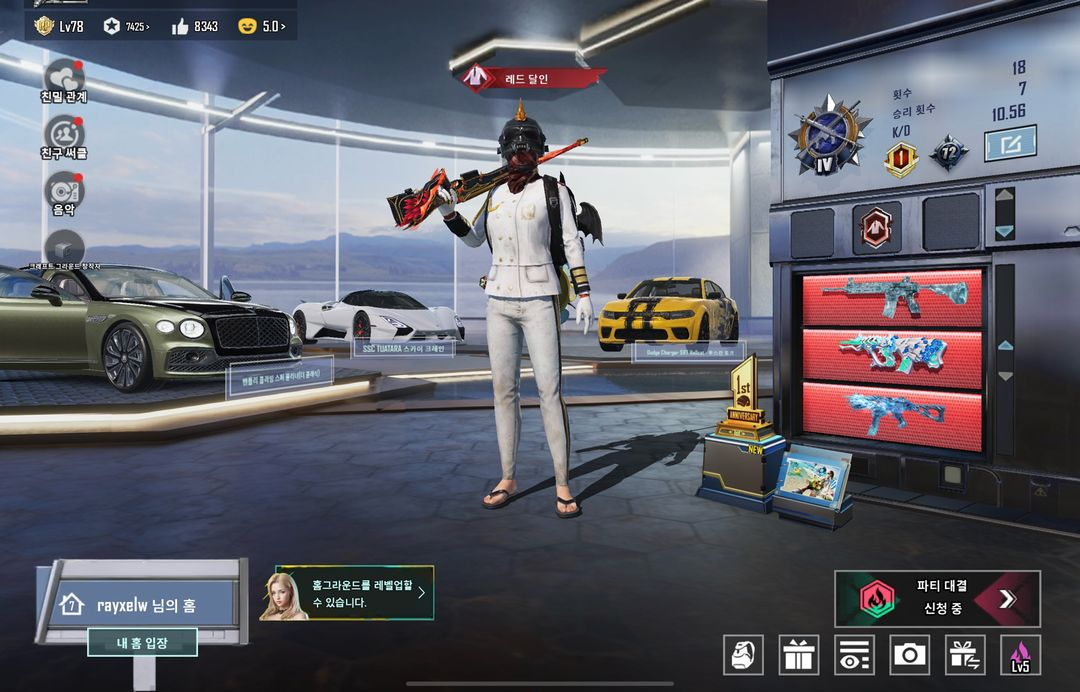View the popularity 7425 star stat
The width and height of the screenshot is (1080, 692).
coord(127,26)
